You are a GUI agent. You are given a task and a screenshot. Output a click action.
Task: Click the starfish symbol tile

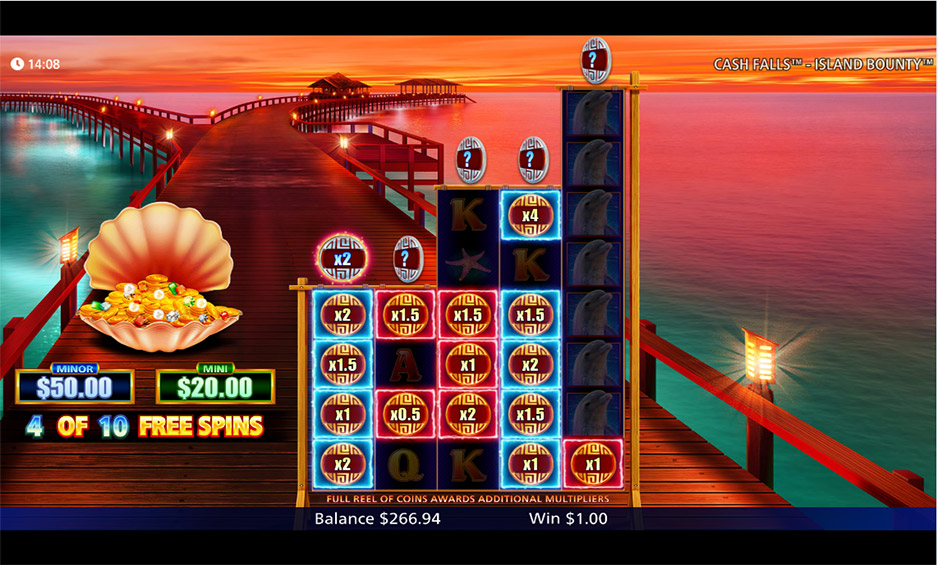pyautogui.click(x=468, y=265)
